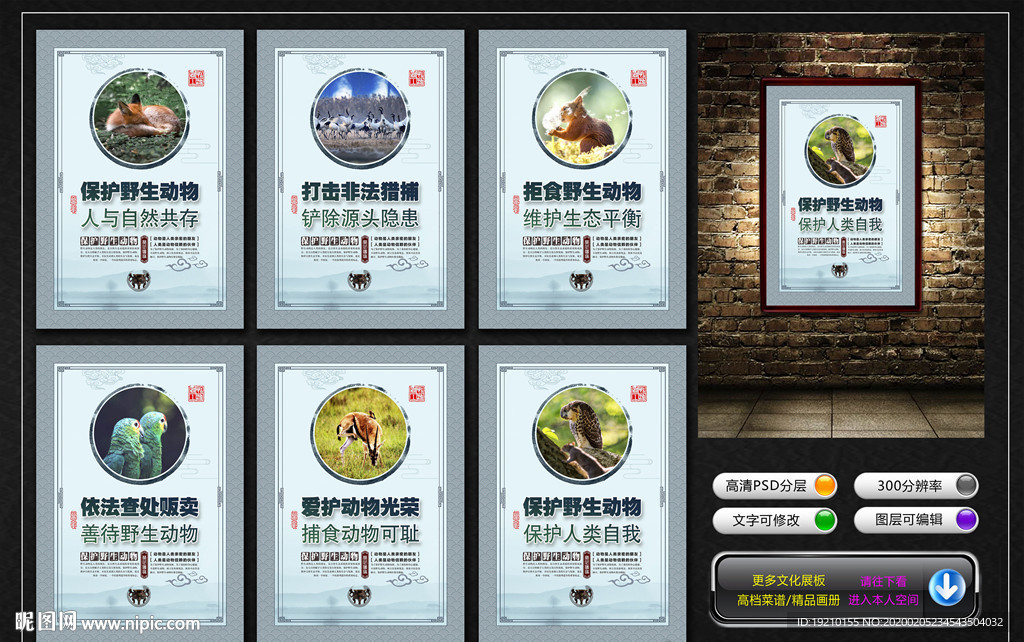Select the fox poster titled 人与自然共存
The image size is (1024, 642).
coord(140,180)
